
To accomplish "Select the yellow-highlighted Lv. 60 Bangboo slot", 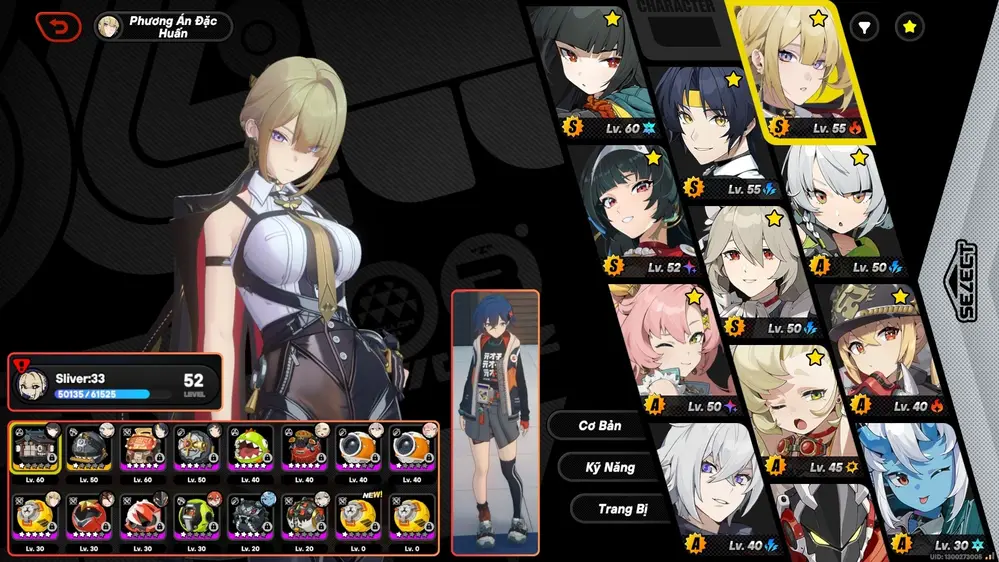I will [37, 450].
